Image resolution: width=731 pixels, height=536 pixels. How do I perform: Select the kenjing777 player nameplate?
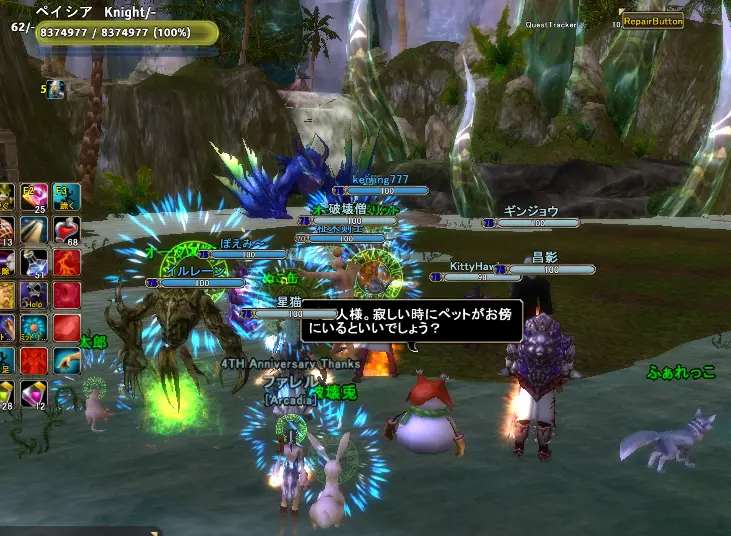click(x=374, y=179)
